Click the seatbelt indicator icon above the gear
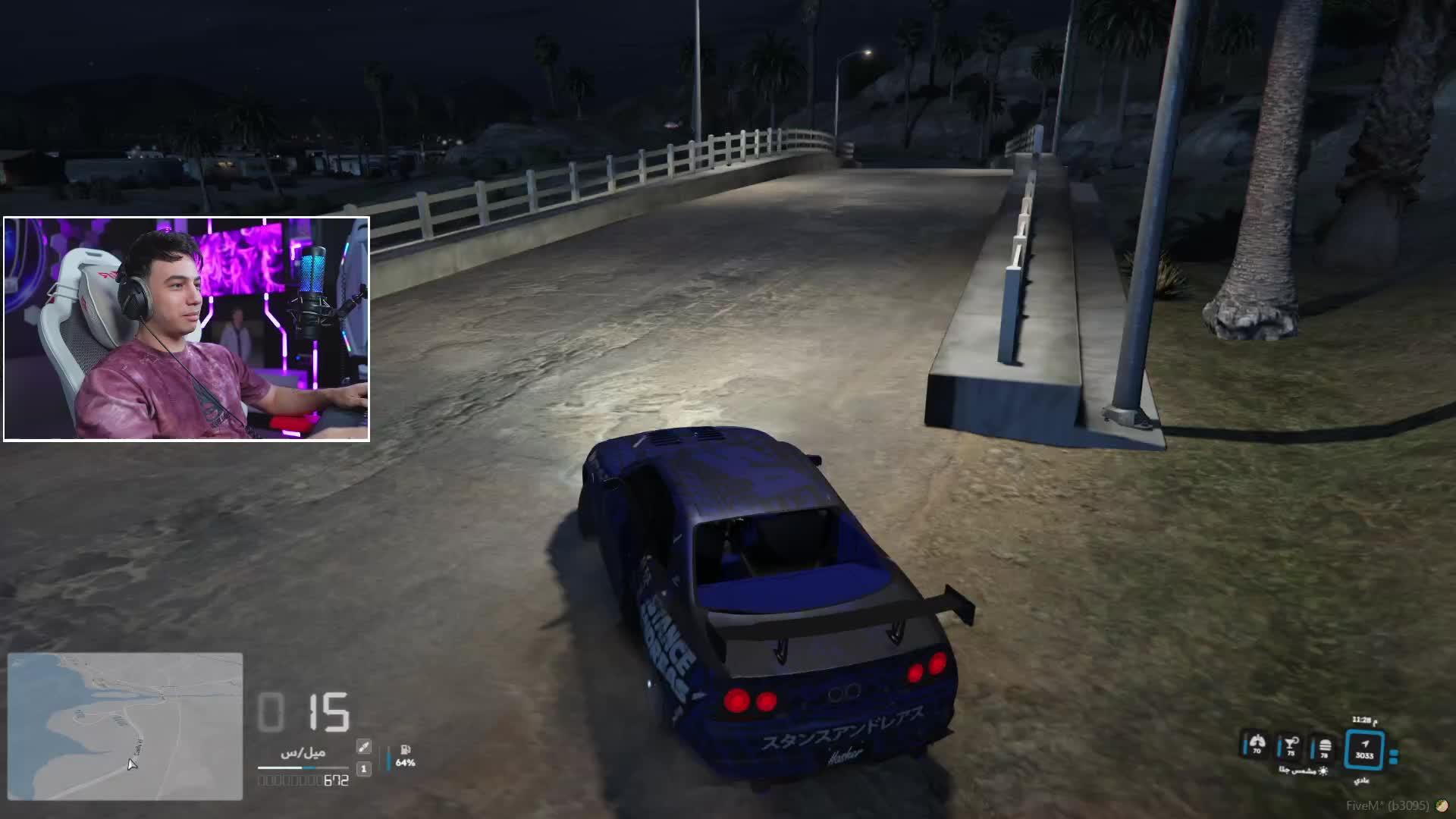This screenshot has width=1456, height=819. pyautogui.click(x=364, y=747)
